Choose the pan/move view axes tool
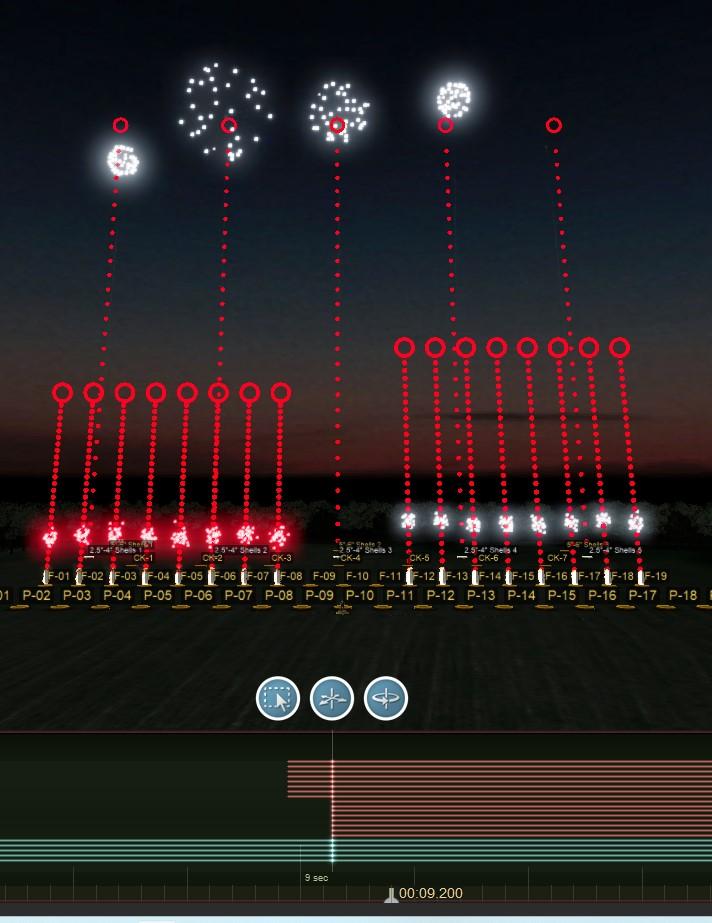The width and height of the screenshot is (712, 923). (332, 698)
